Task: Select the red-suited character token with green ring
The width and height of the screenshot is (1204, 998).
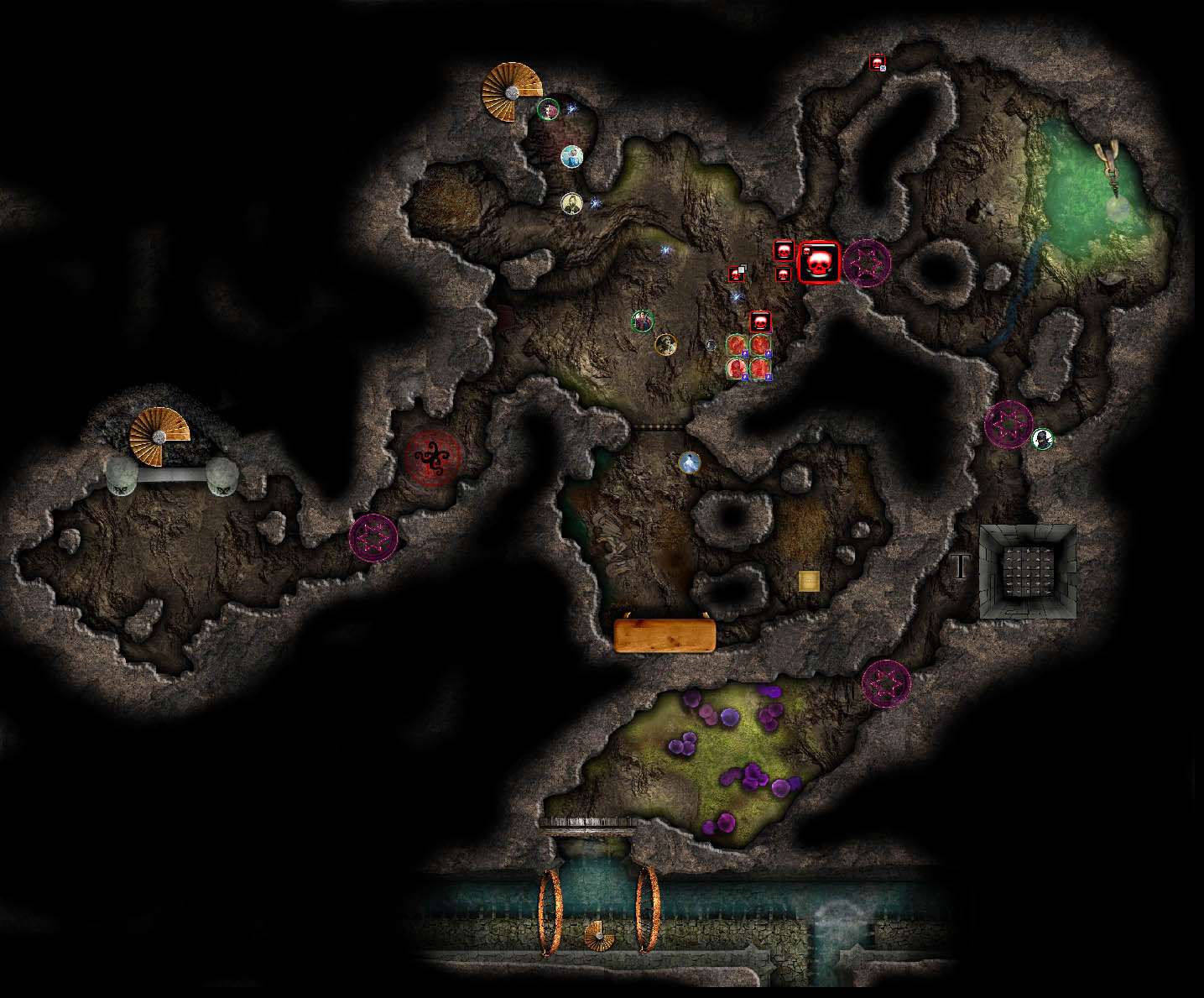Action: click(x=642, y=321)
